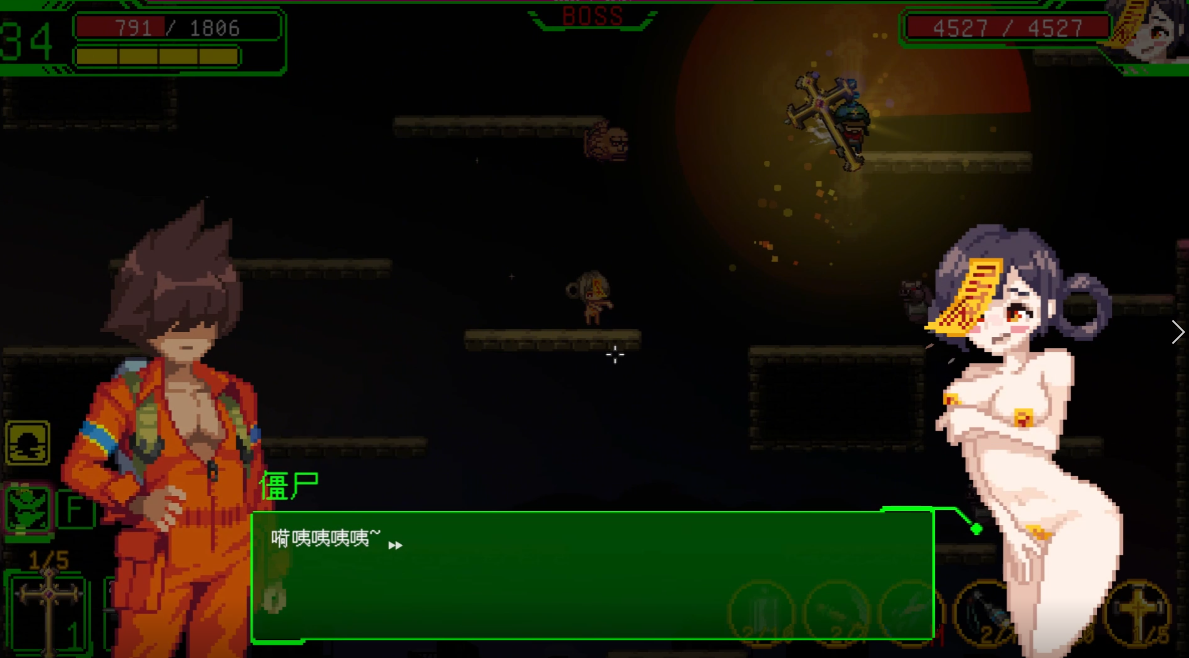Screen dimensions: 1189x658
Task: Activate the golden cross item icon
Action: click(1137, 611)
